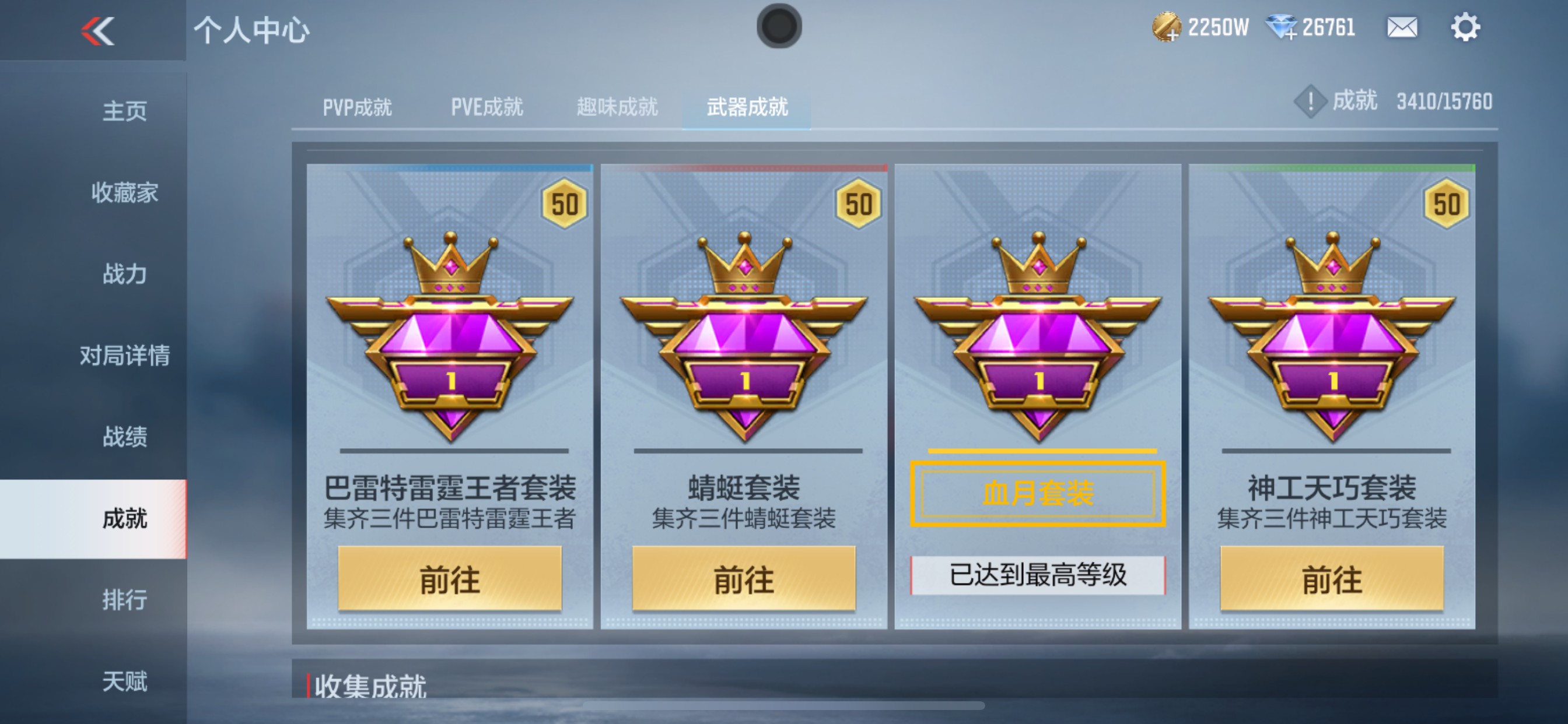Switch to the 趣味成就 tab

[616, 107]
